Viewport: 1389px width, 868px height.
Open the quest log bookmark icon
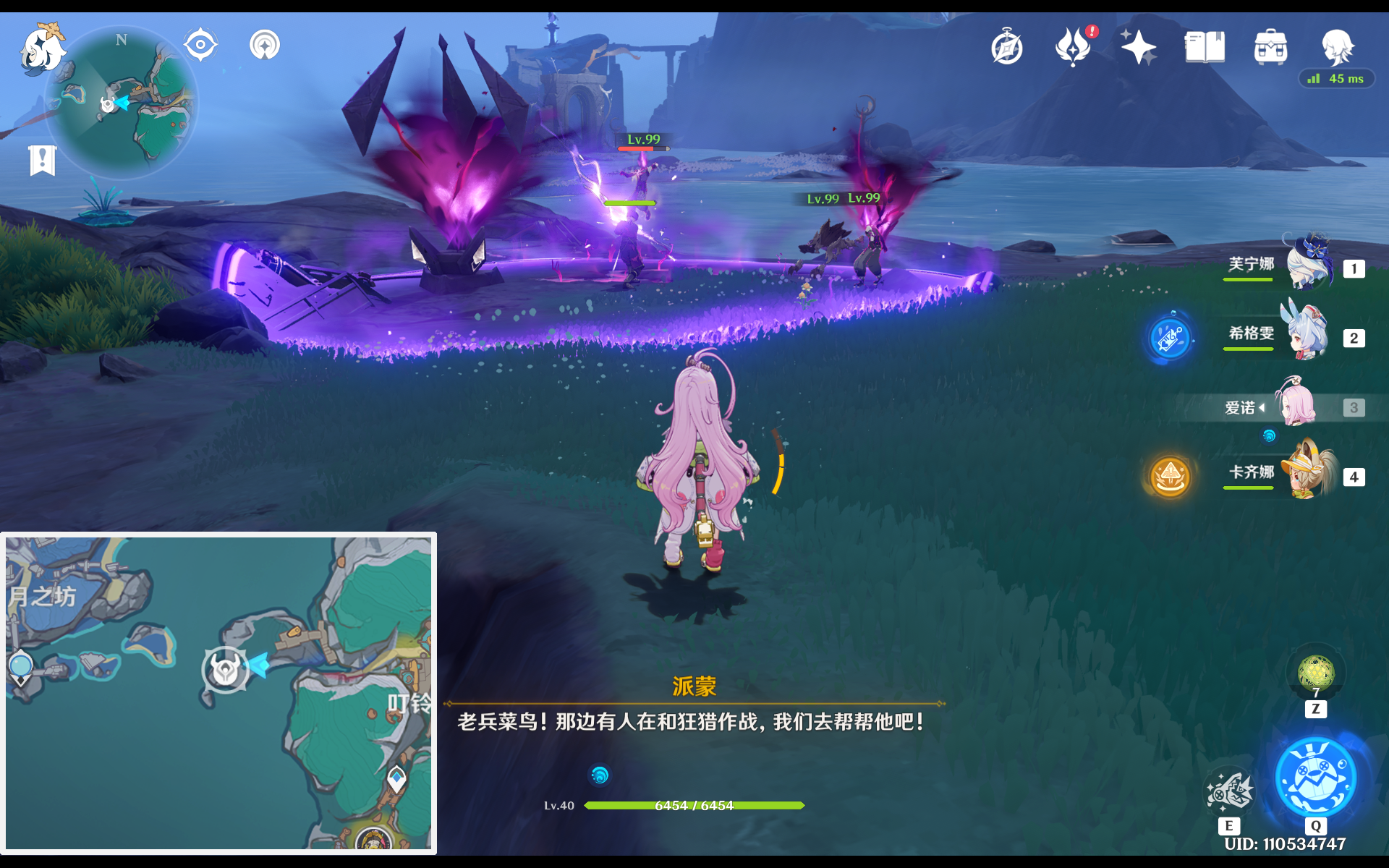[42, 160]
